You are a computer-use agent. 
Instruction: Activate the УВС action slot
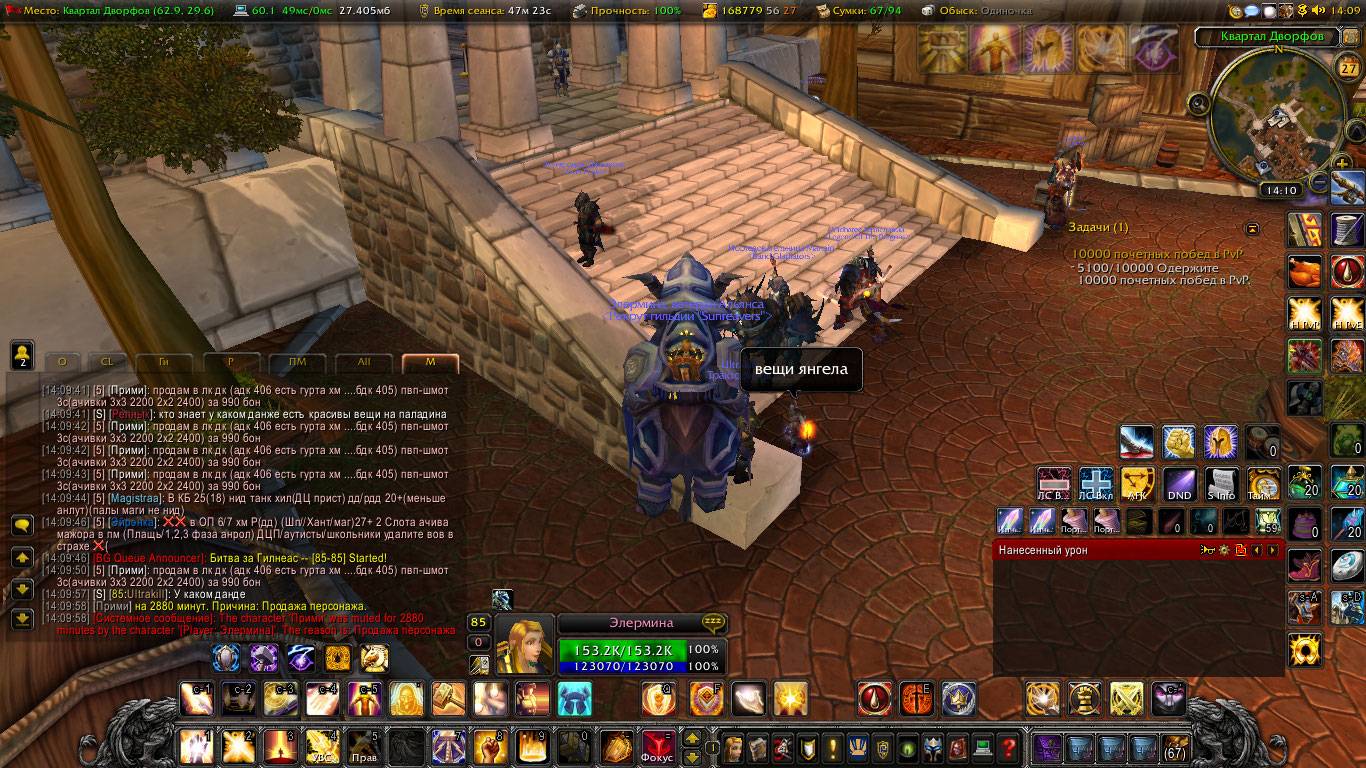point(321,747)
